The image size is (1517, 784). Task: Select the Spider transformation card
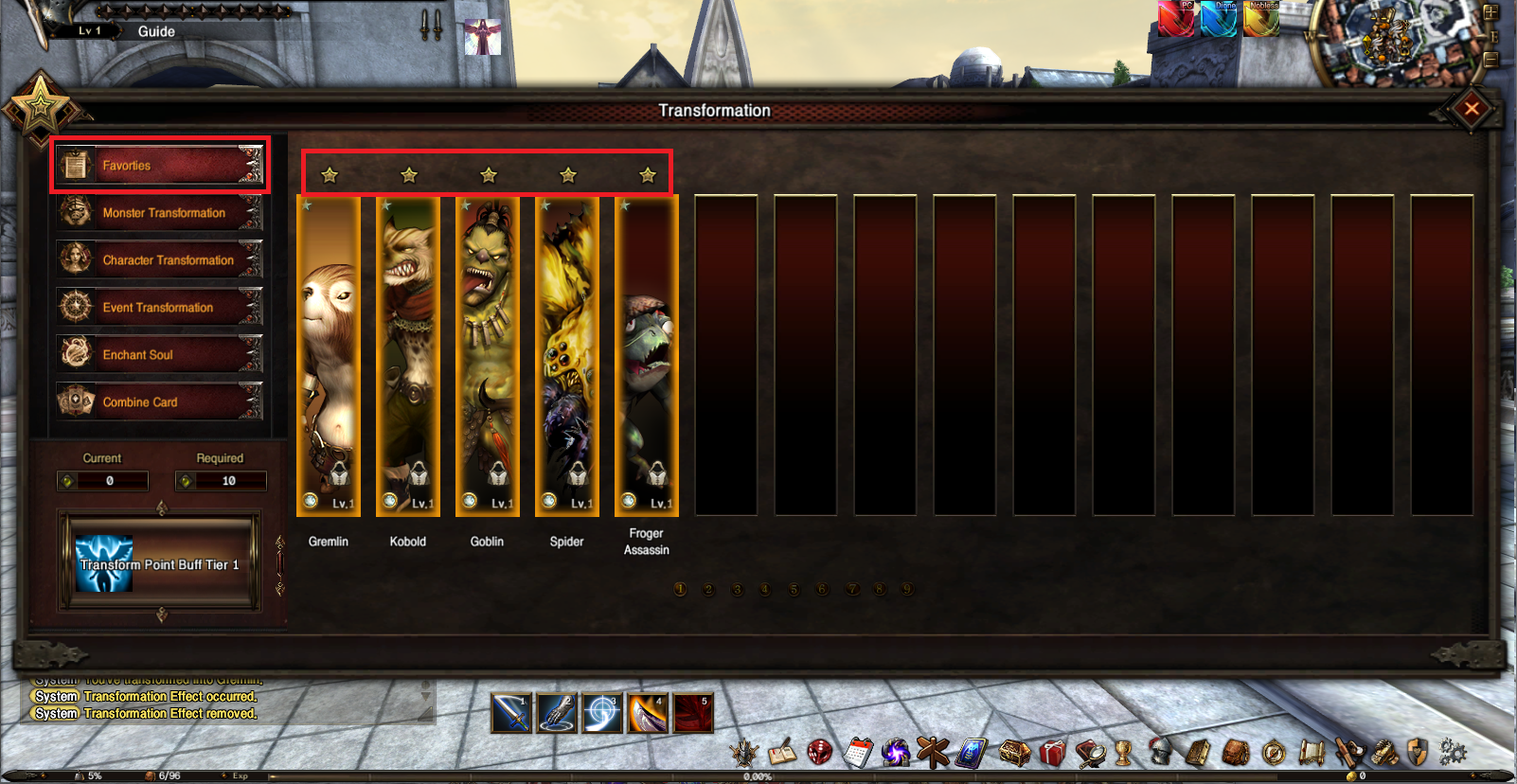pos(567,355)
